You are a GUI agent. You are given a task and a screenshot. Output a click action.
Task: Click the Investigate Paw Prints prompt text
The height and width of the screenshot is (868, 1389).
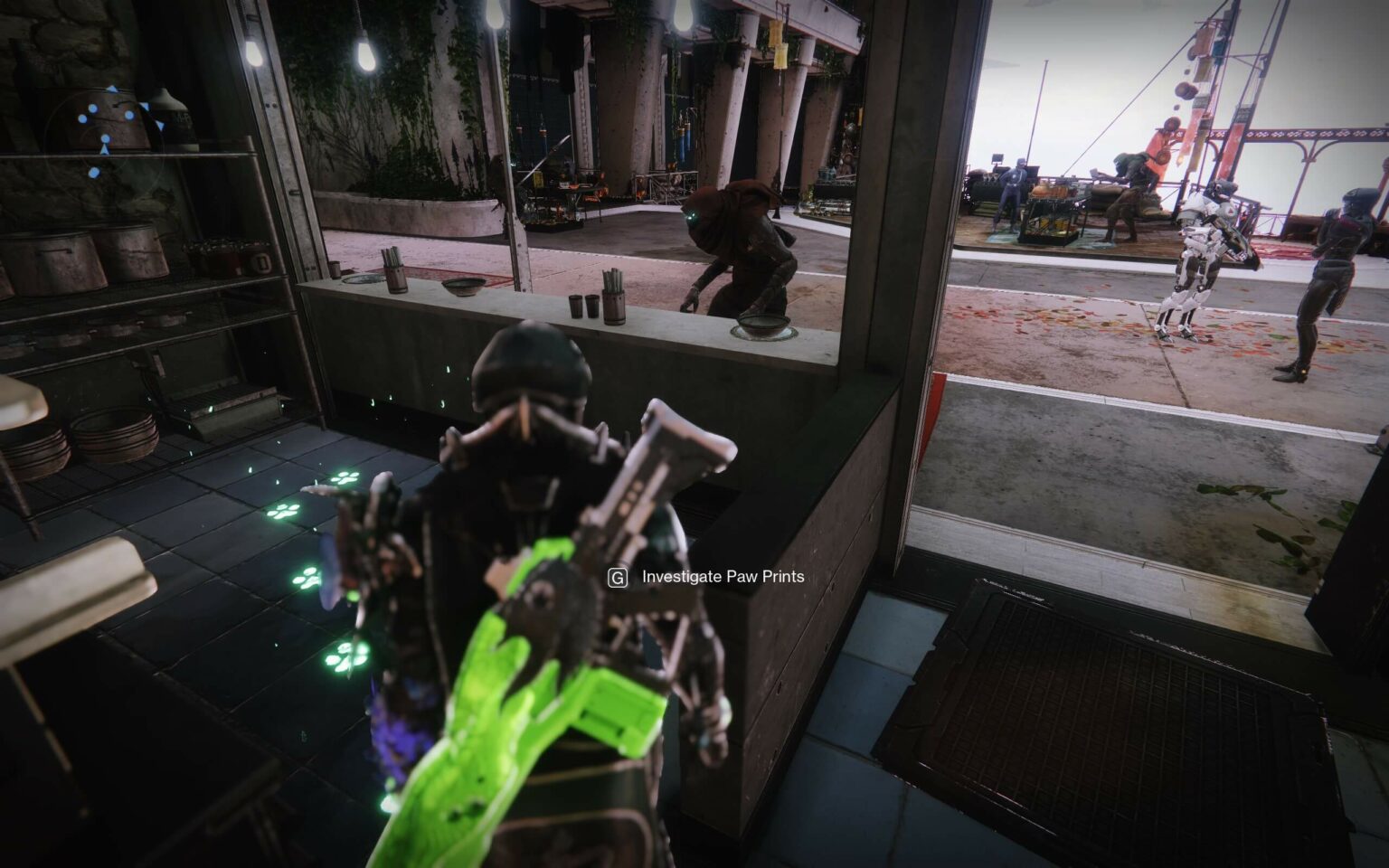(x=722, y=577)
